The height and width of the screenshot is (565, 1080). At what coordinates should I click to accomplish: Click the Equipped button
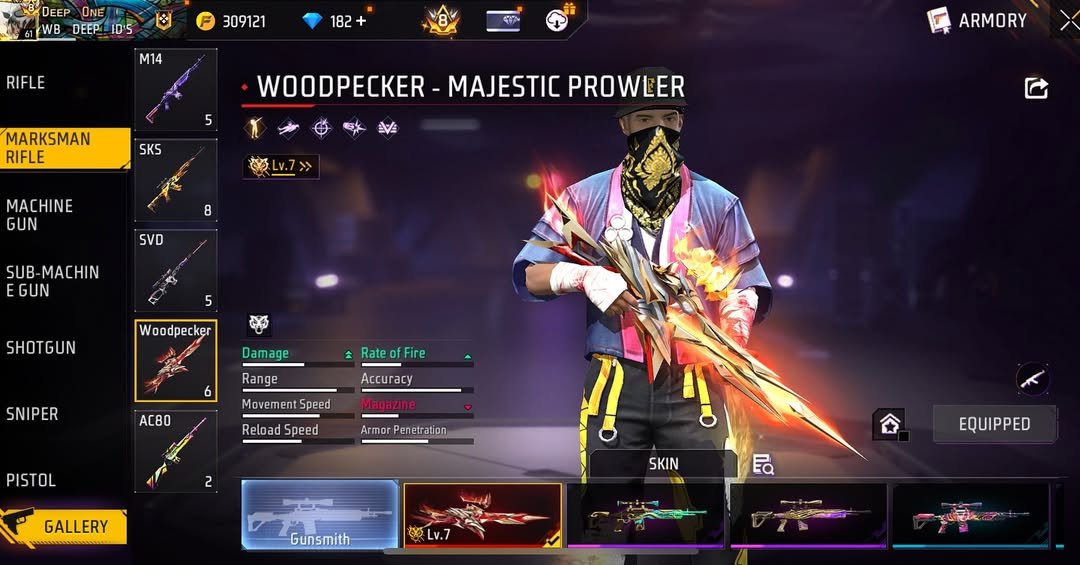click(x=994, y=424)
